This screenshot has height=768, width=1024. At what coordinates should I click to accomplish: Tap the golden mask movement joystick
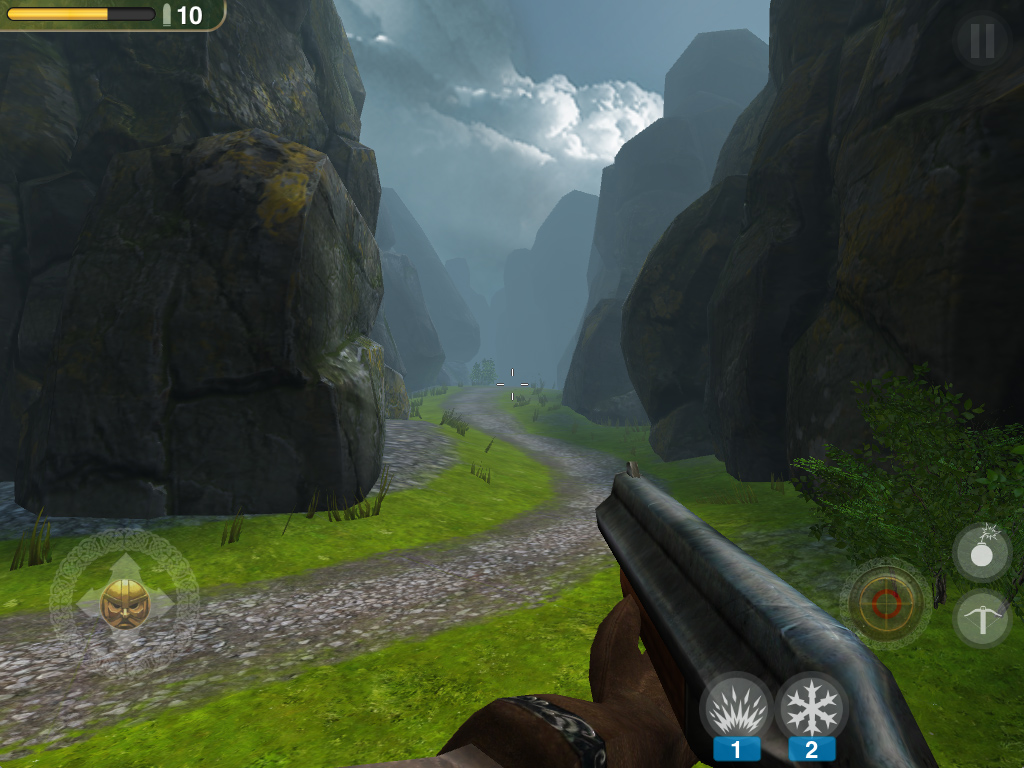tap(125, 603)
